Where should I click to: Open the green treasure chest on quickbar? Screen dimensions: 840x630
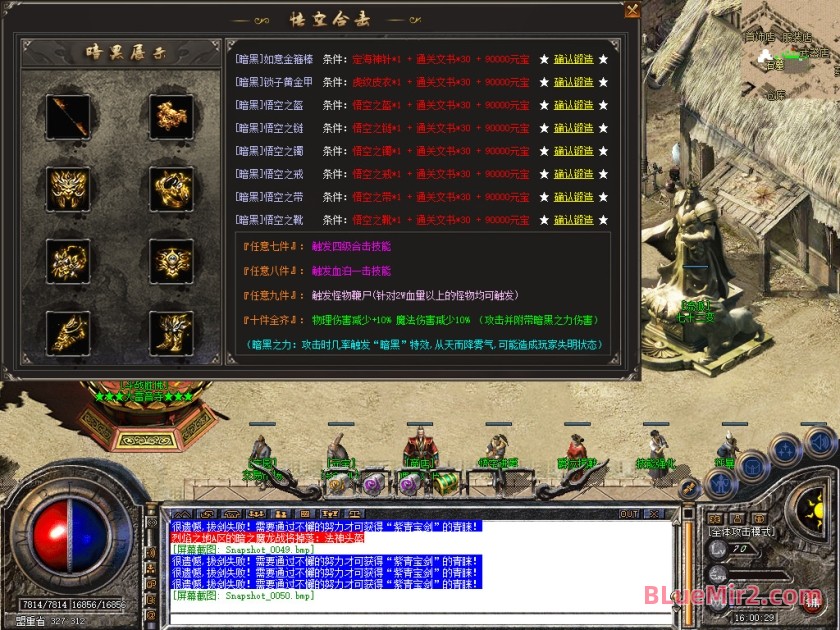[444, 482]
